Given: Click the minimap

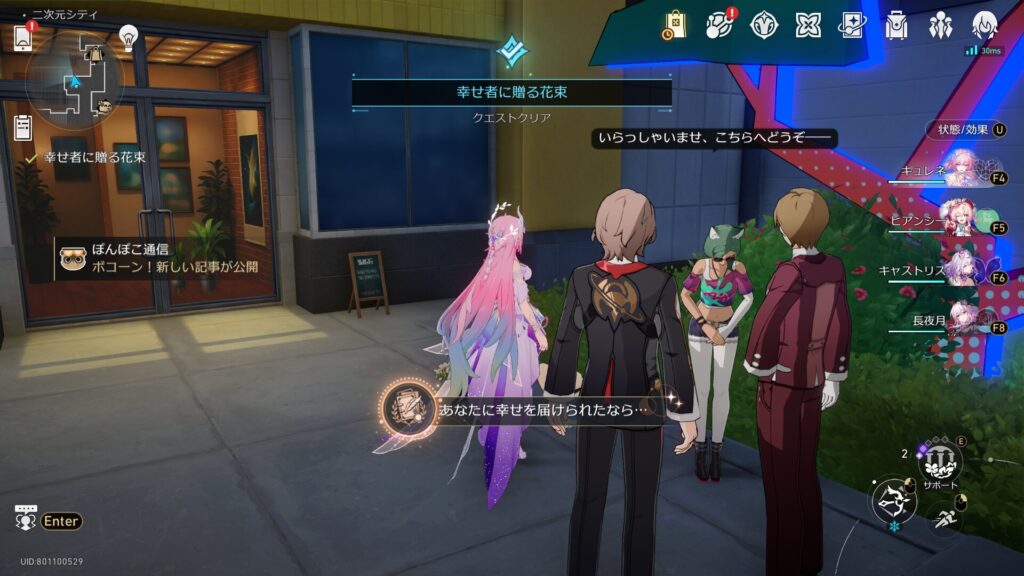Looking at the screenshot, I should click(75, 78).
